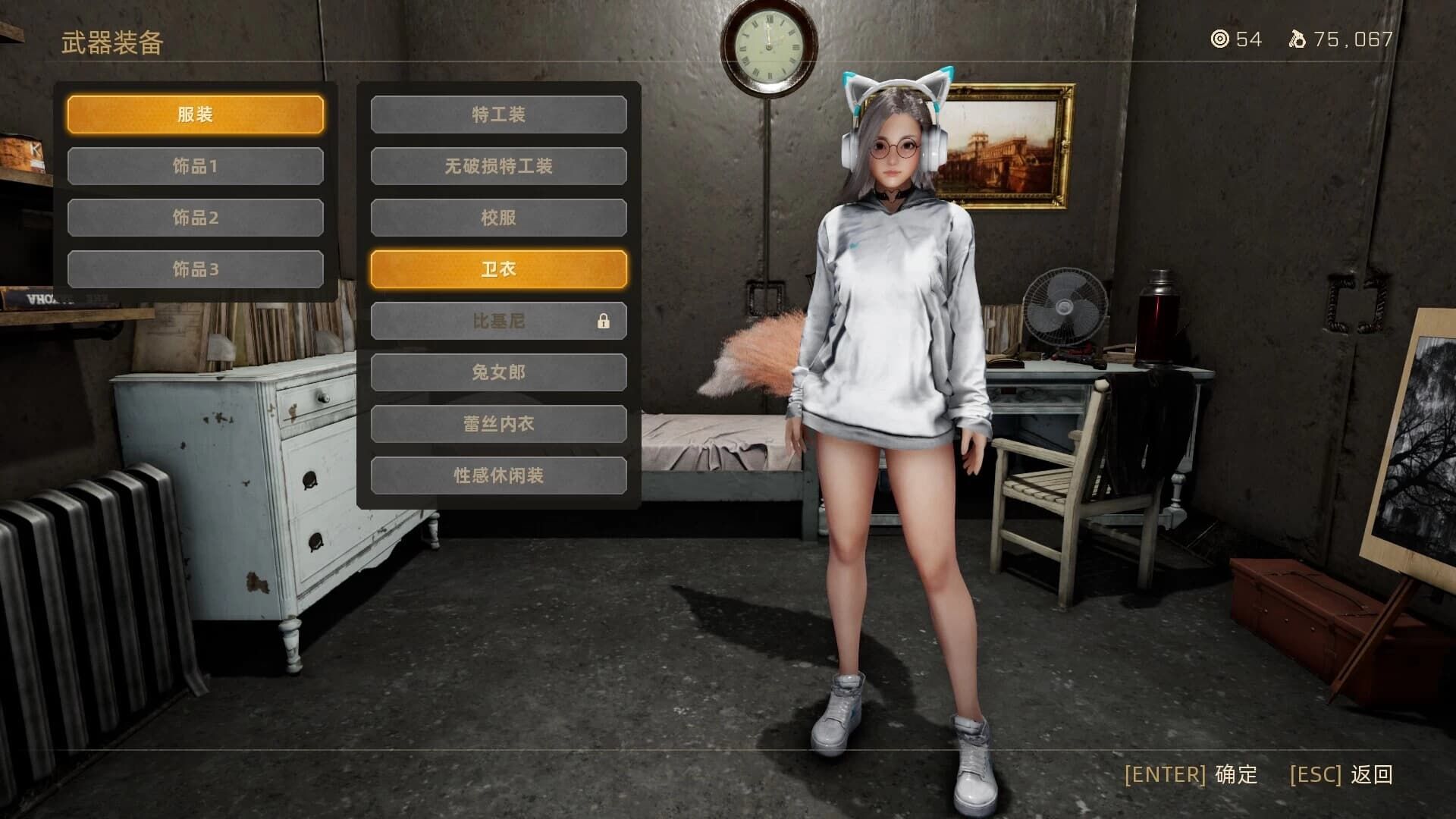Pick the 兔女郎 costume
This screenshot has height=819, width=1456.
(497, 372)
